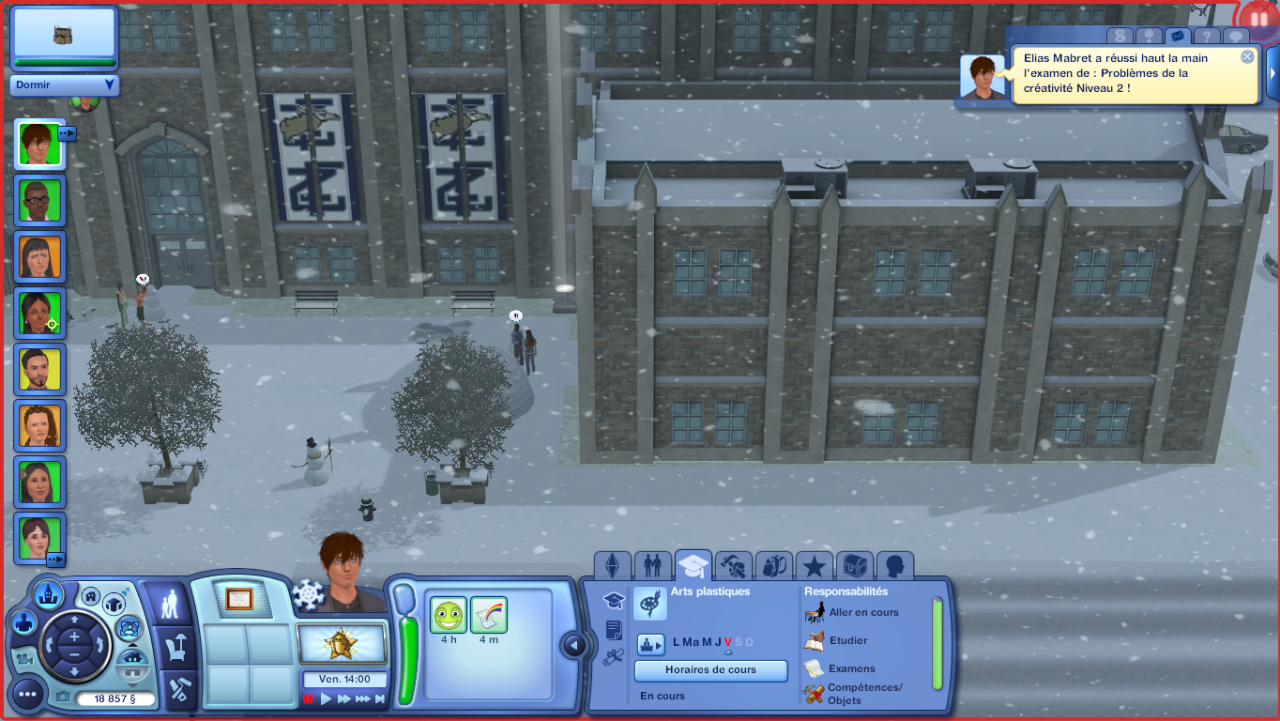The width and height of the screenshot is (1280, 721).
Task: Open the treasure chest inventory tab
Action: 854,567
